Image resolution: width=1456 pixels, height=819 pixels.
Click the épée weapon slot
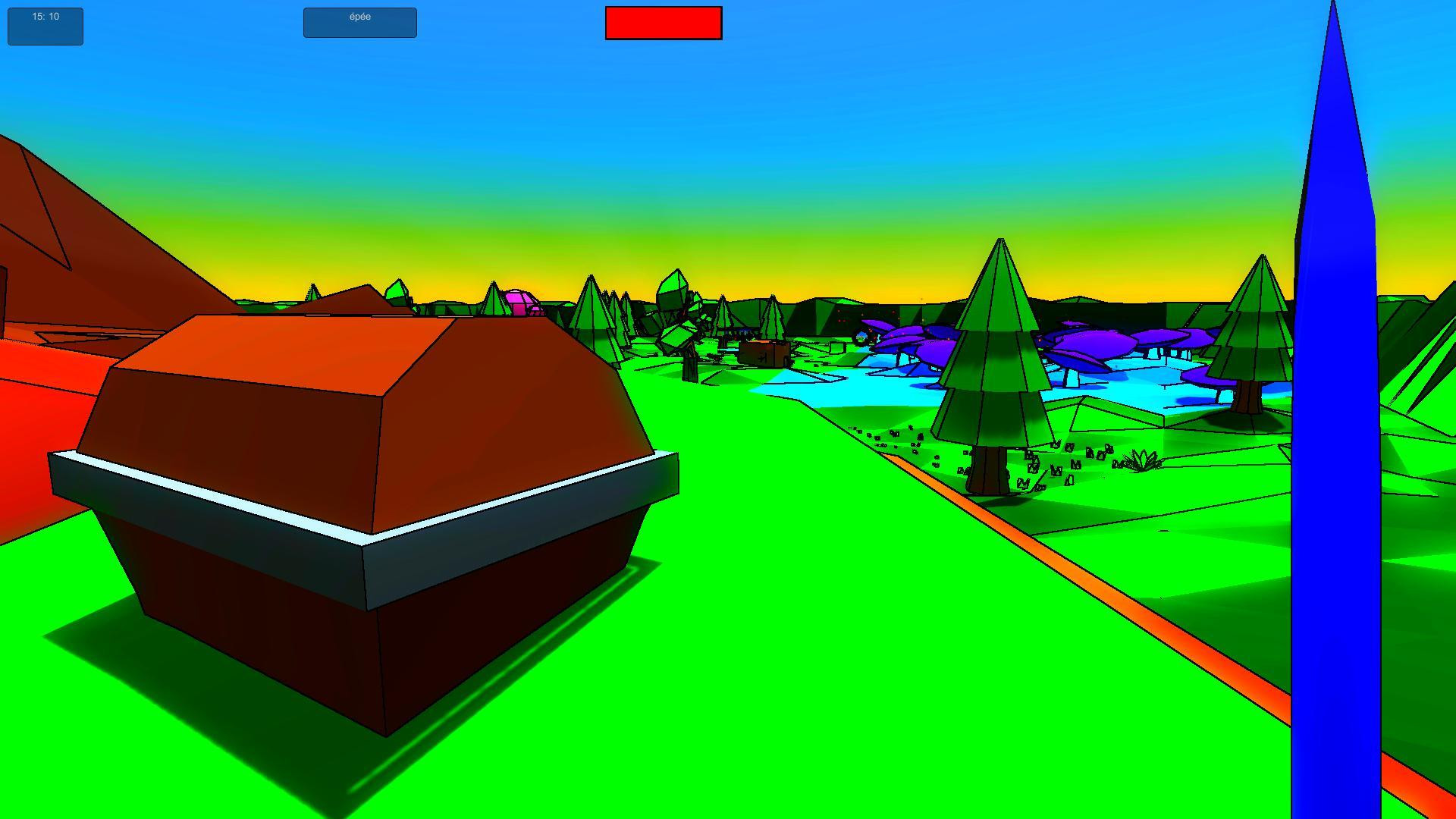359,22
